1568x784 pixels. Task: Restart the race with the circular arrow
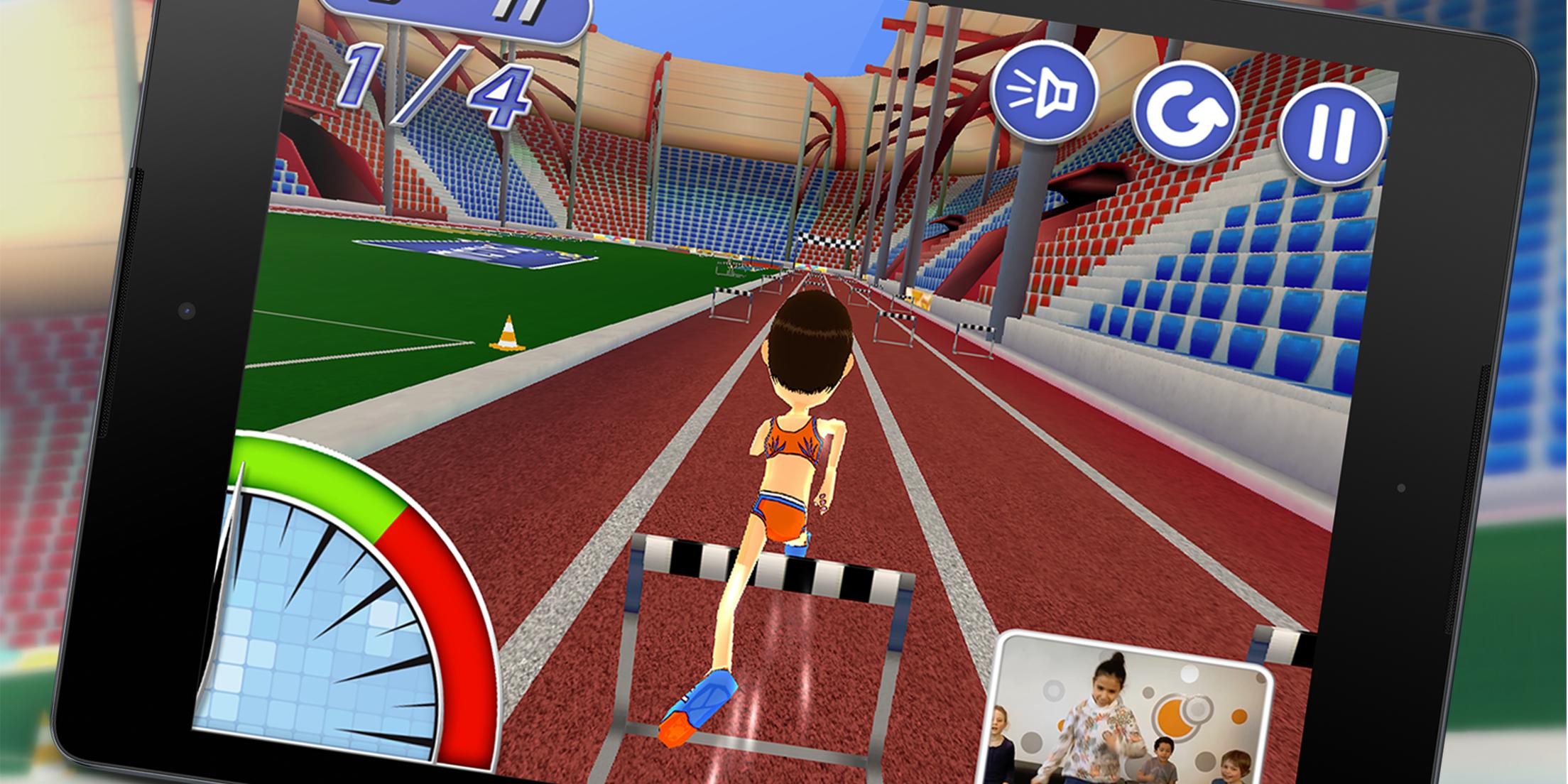tap(1185, 112)
